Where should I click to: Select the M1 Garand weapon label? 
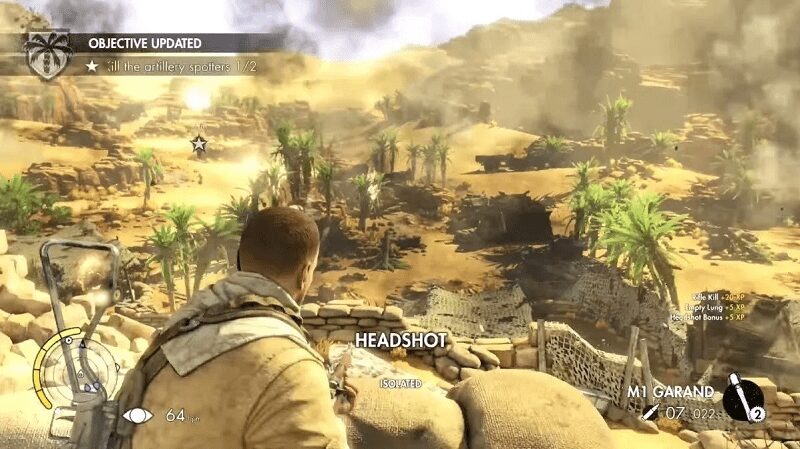tap(670, 391)
